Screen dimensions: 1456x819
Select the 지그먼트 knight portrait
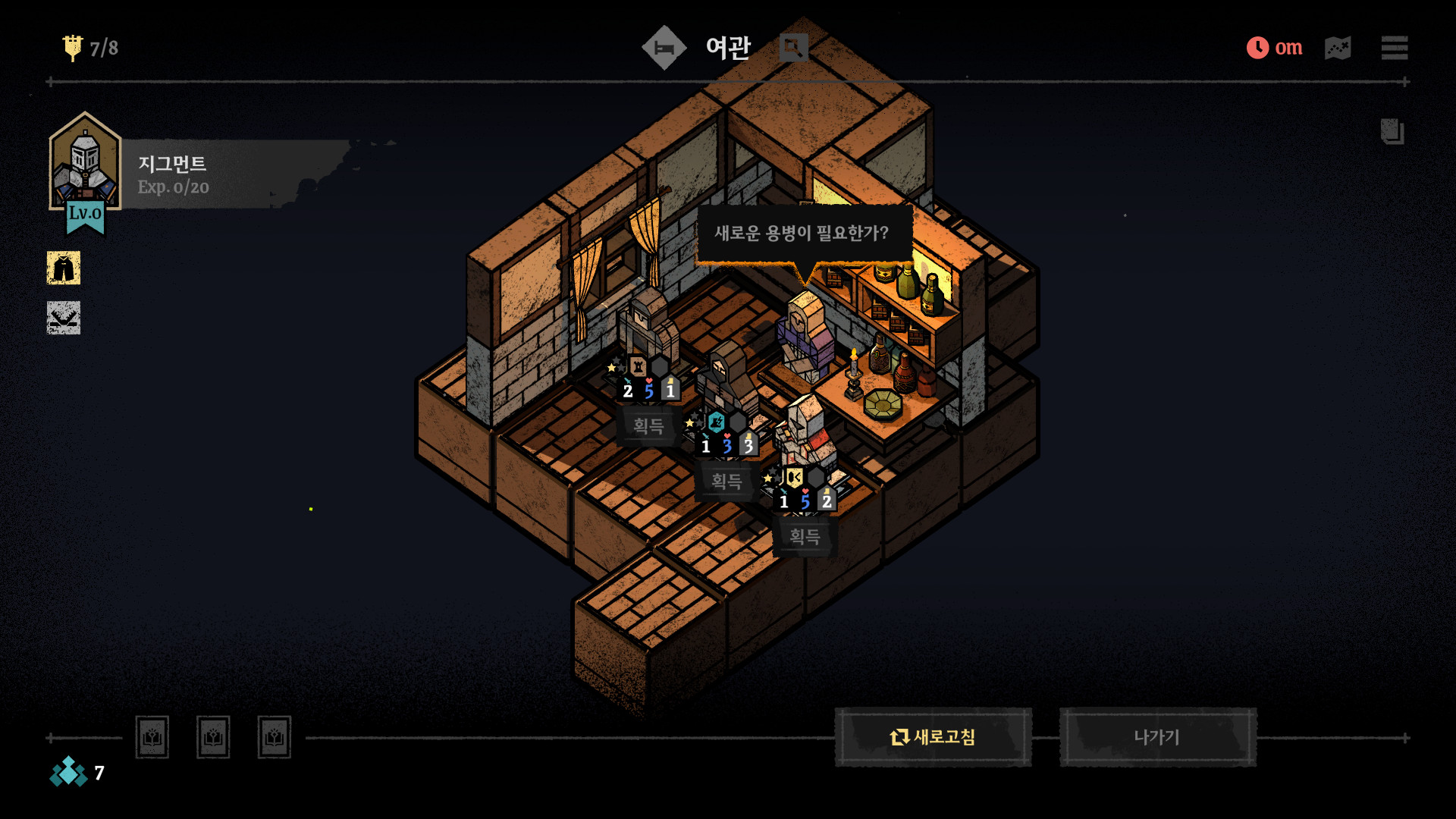click(x=84, y=163)
